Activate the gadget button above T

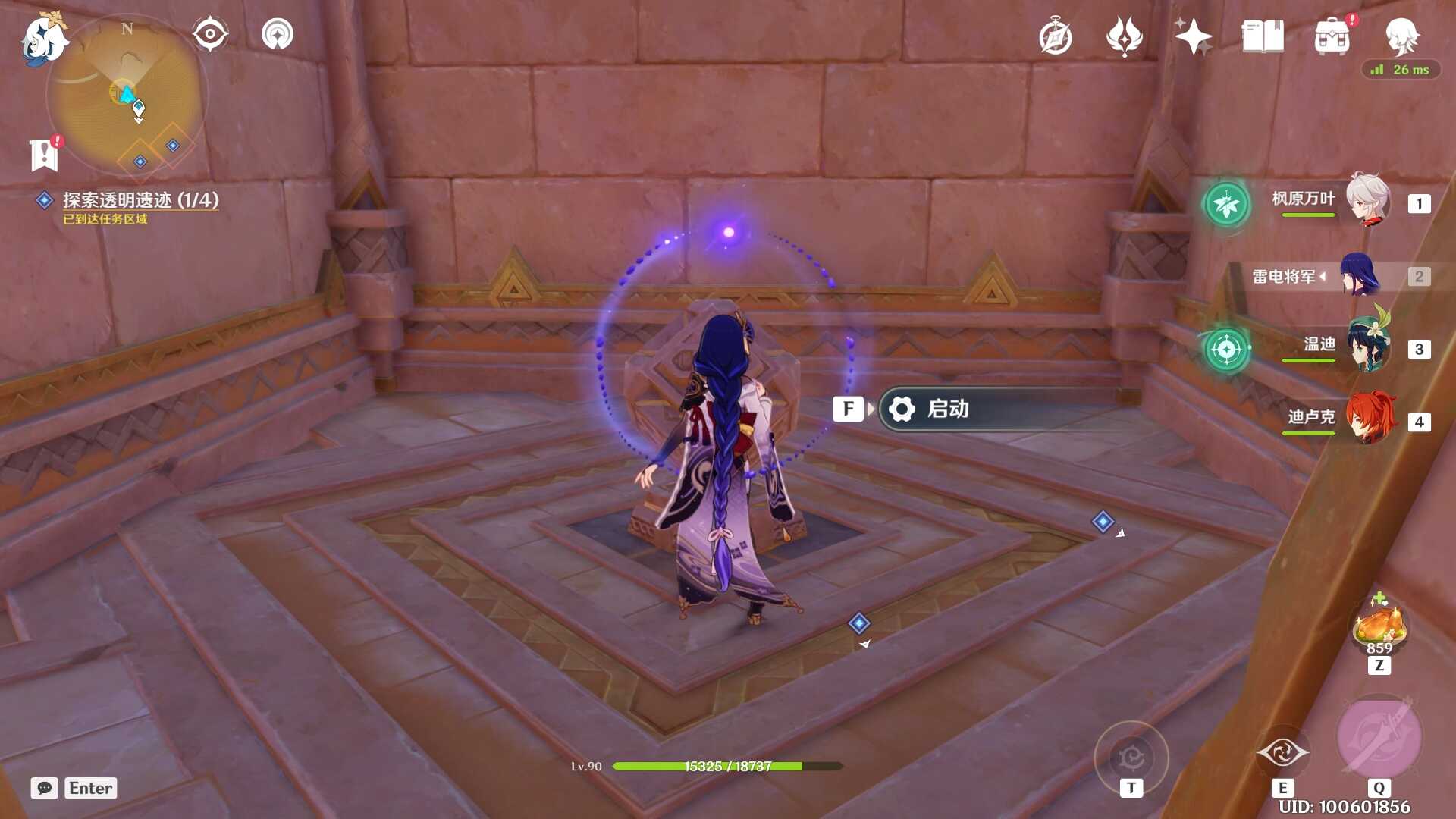point(1131,757)
